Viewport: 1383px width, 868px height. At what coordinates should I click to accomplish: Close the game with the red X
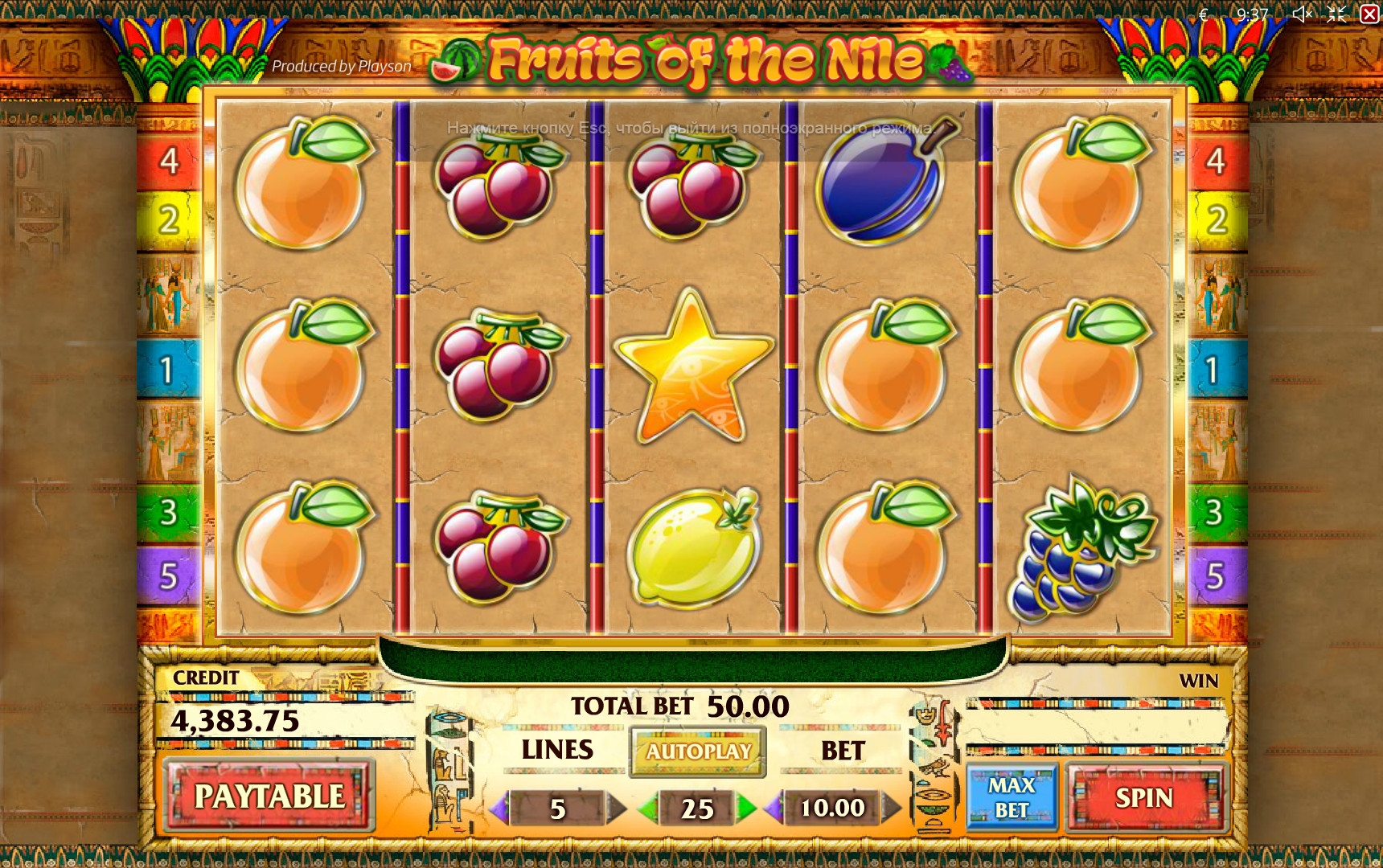point(1369,14)
